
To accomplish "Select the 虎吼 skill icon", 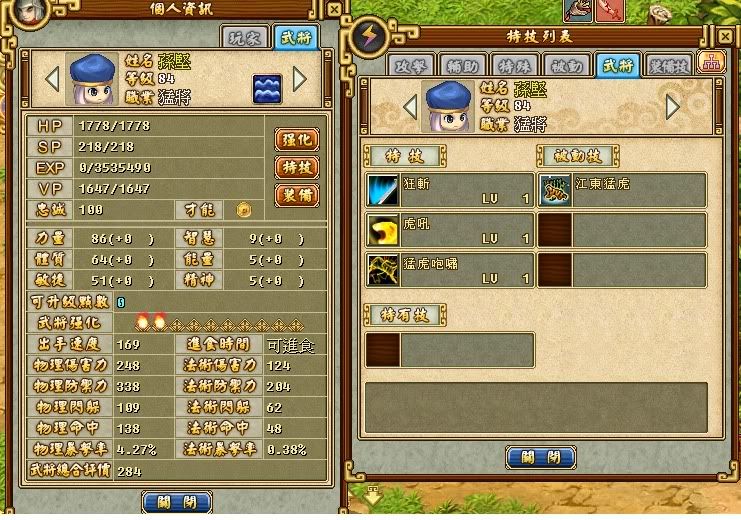I will click(x=382, y=230).
